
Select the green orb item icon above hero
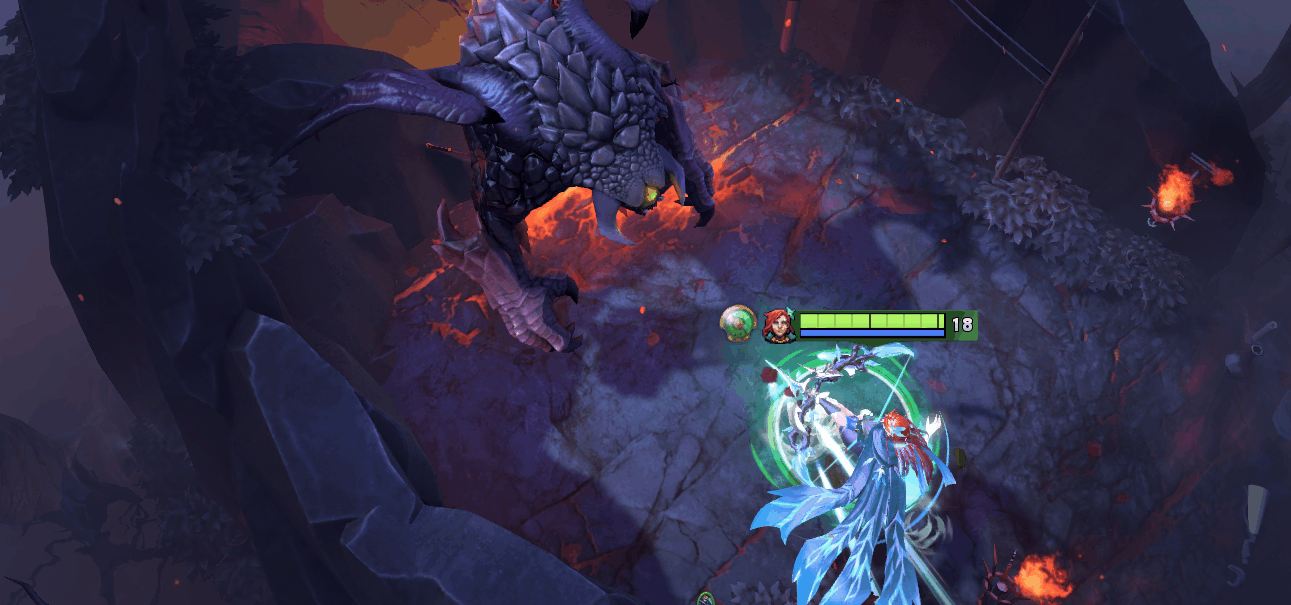point(738,324)
